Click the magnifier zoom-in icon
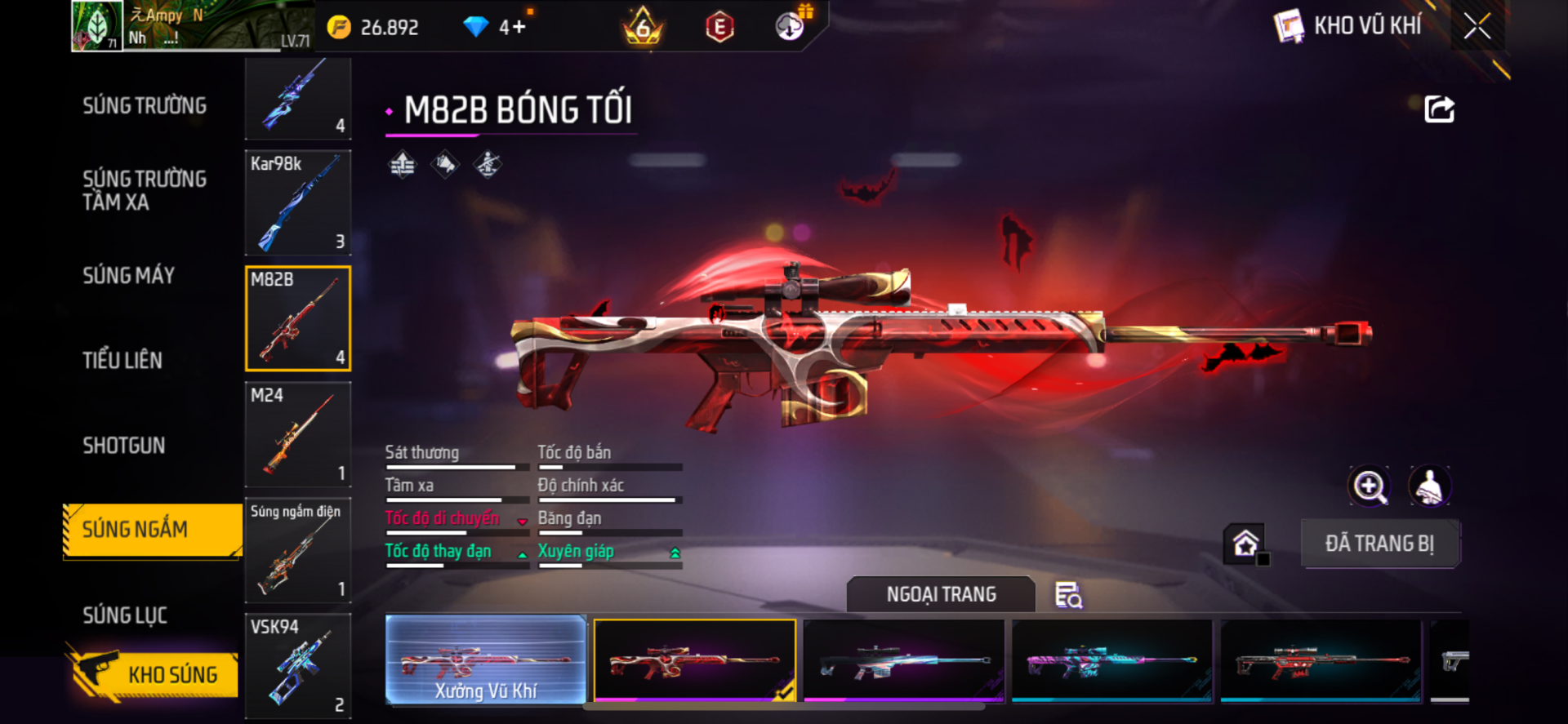Viewport: 1568px width, 724px height. pos(1369,487)
